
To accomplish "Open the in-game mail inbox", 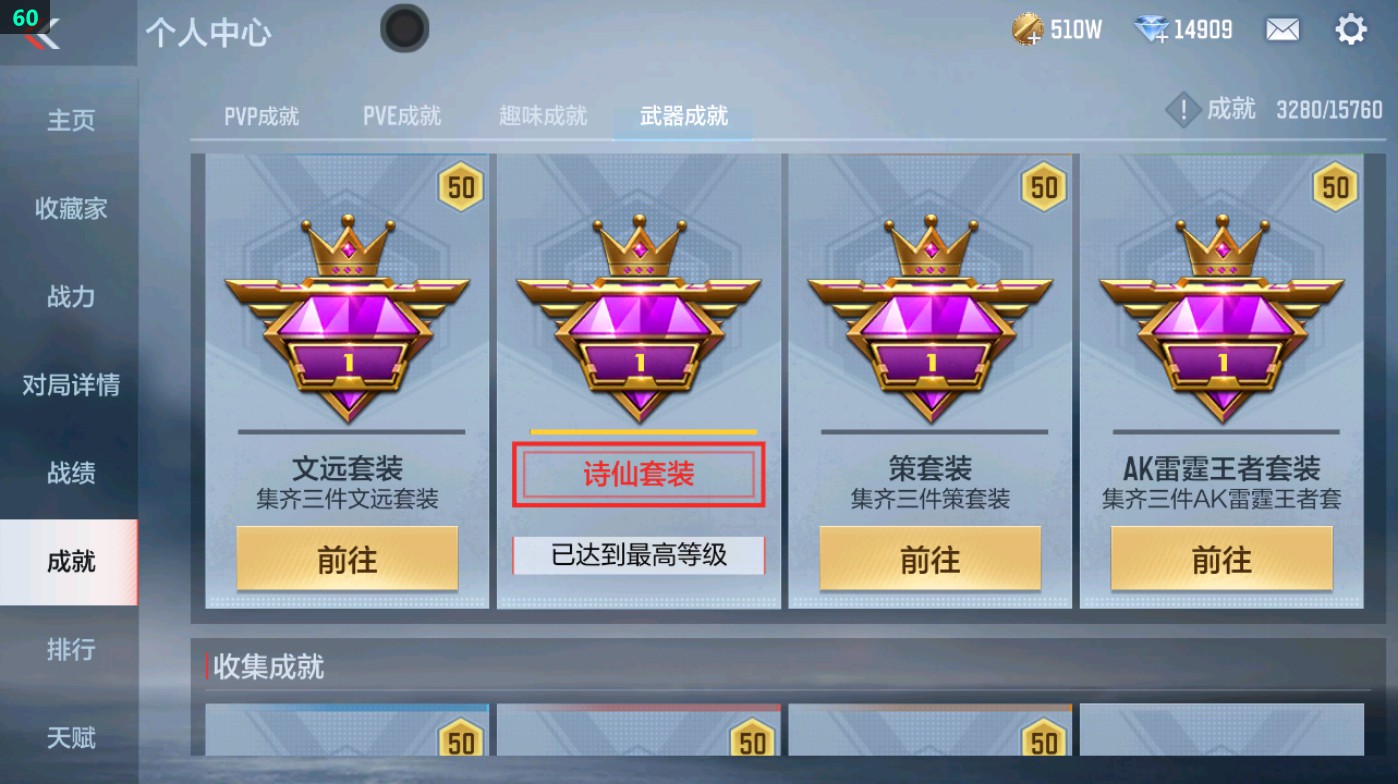I will [x=1282, y=29].
